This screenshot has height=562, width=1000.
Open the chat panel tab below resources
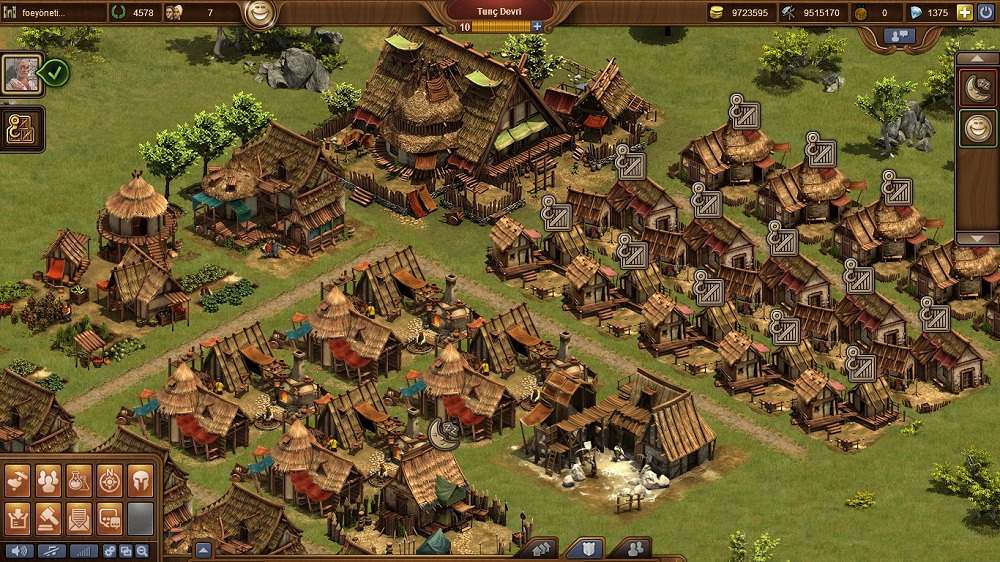pyautogui.click(x=899, y=36)
